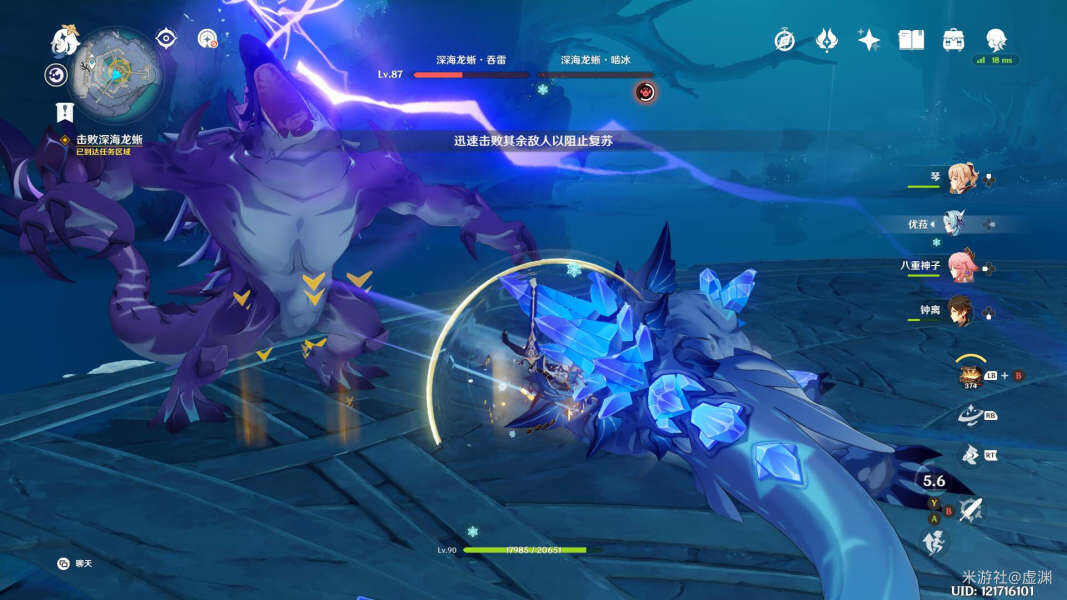This screenshot has width=1067, height=600.
Task: Choose party member 钟离
Action: [x=960, y=310]
